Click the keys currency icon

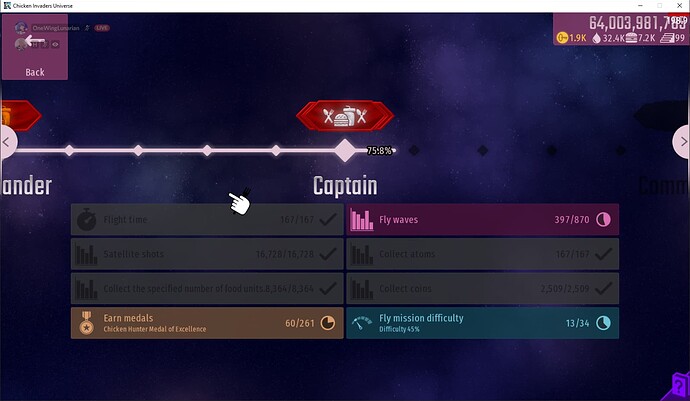click(562, 38)
